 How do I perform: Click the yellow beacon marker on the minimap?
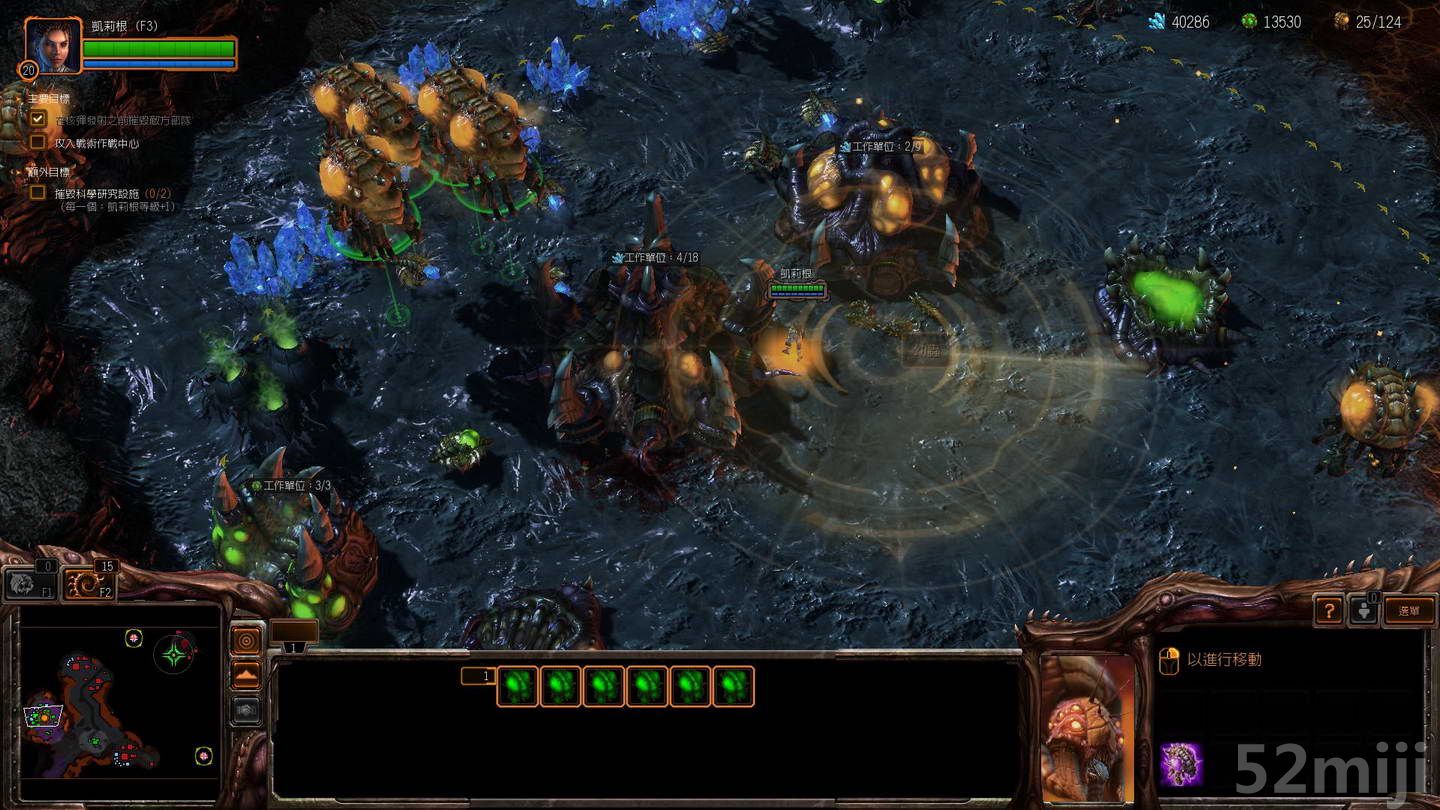(133, 637)
